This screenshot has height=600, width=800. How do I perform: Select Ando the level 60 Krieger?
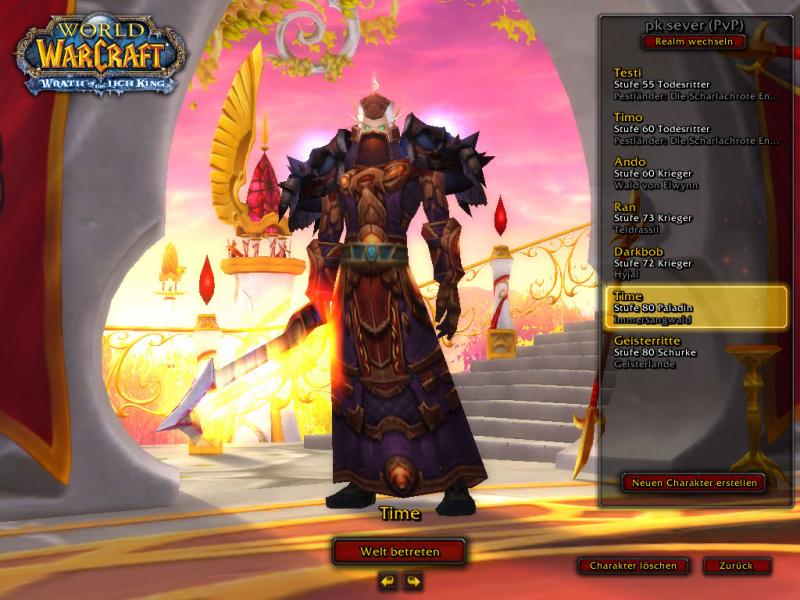tap(695, 173)
